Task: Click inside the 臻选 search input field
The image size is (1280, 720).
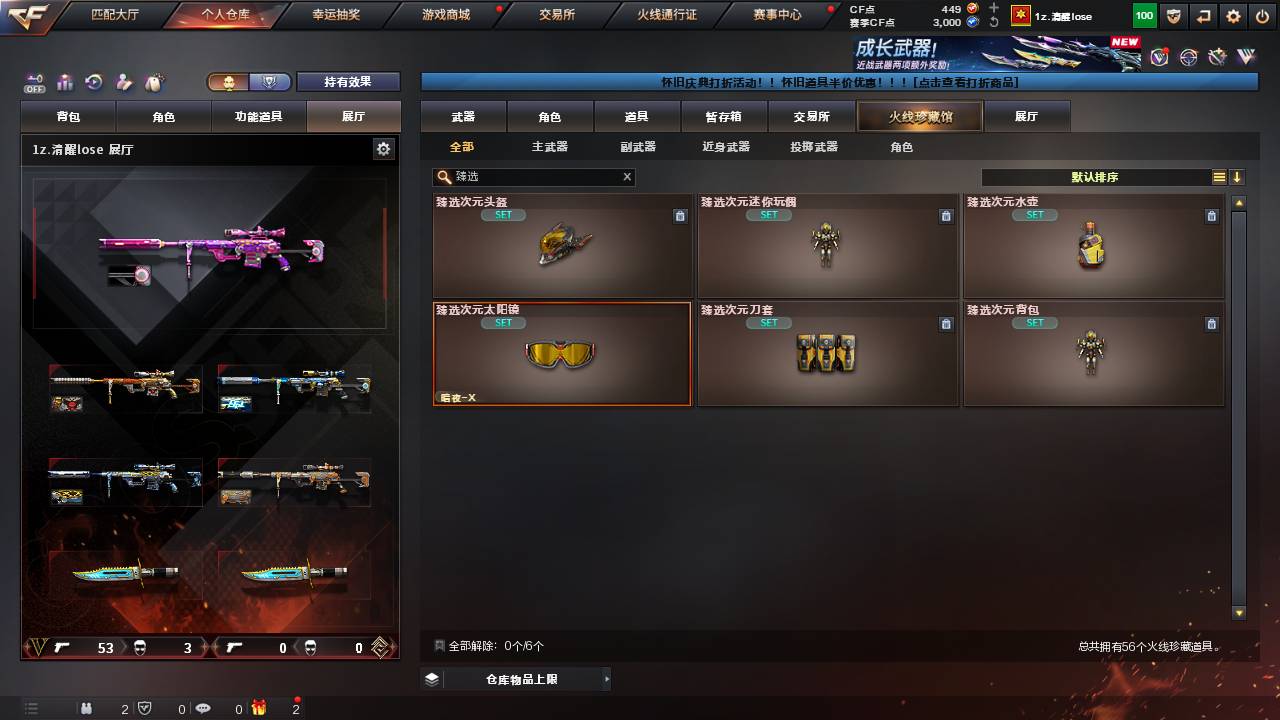Action: pyautogui.click(x=530, y=177)
